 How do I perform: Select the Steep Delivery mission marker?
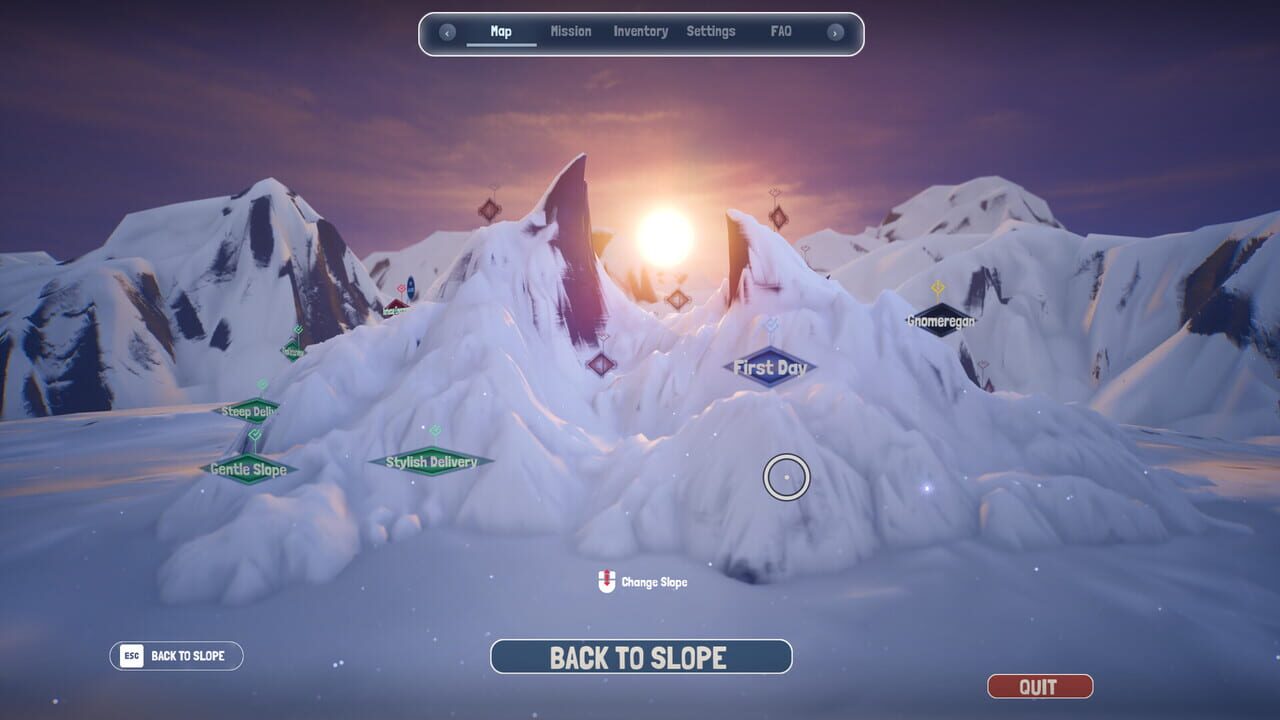click(250, 411)
